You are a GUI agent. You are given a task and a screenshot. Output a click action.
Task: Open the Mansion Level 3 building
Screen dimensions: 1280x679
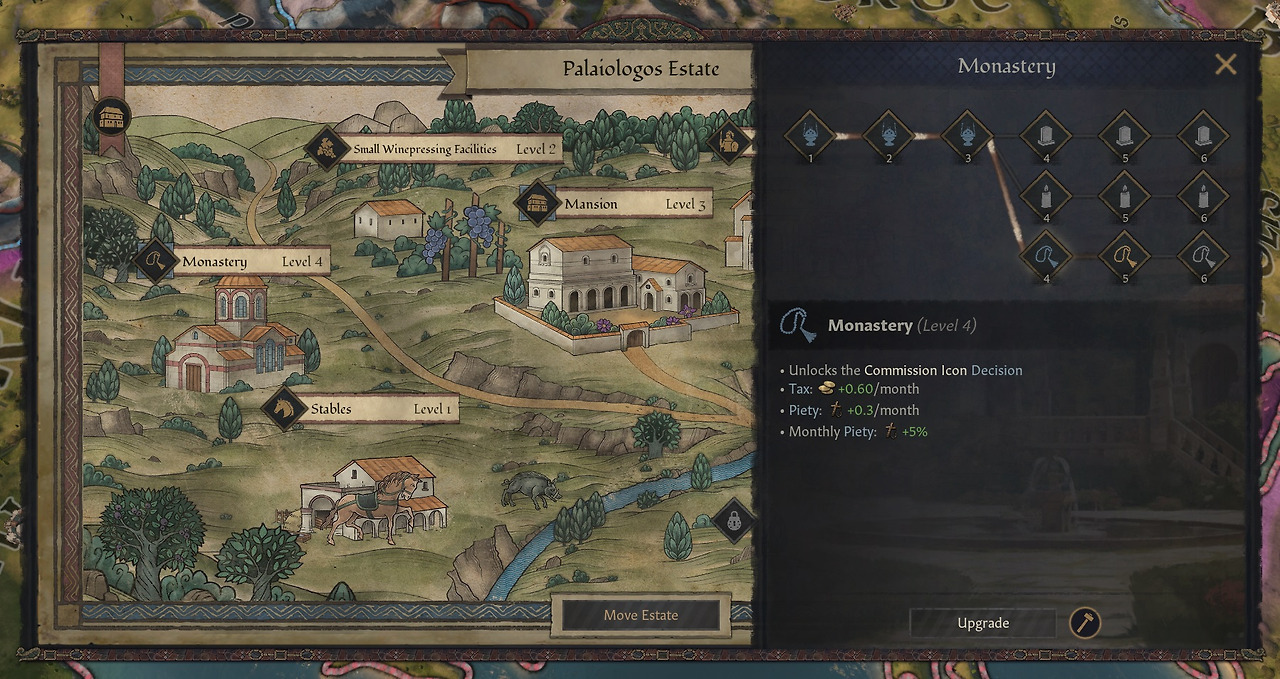pos(613,204)
